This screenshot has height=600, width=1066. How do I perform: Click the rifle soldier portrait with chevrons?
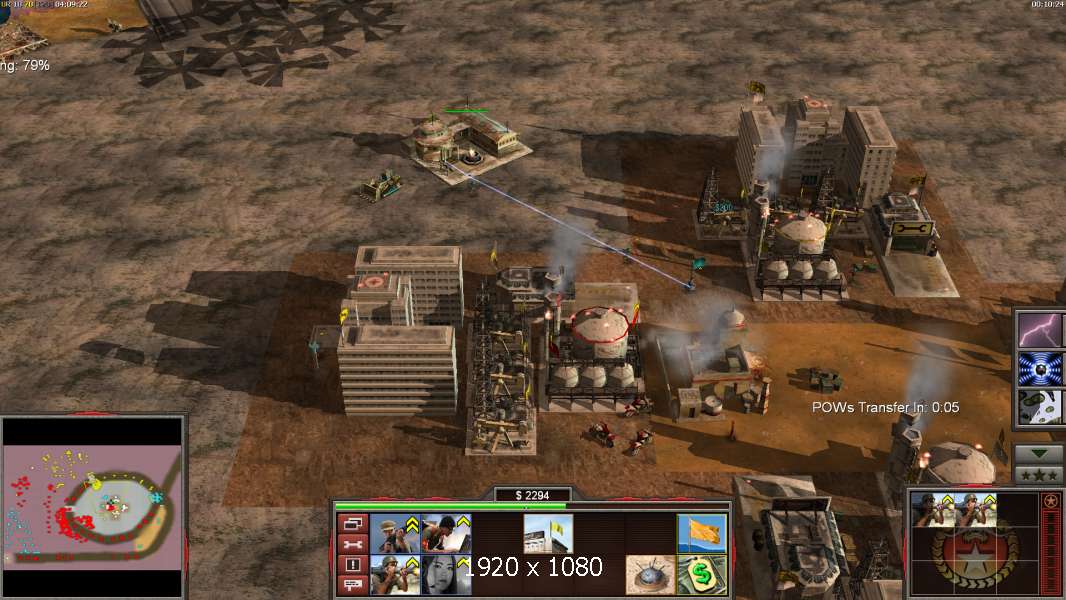395,533
